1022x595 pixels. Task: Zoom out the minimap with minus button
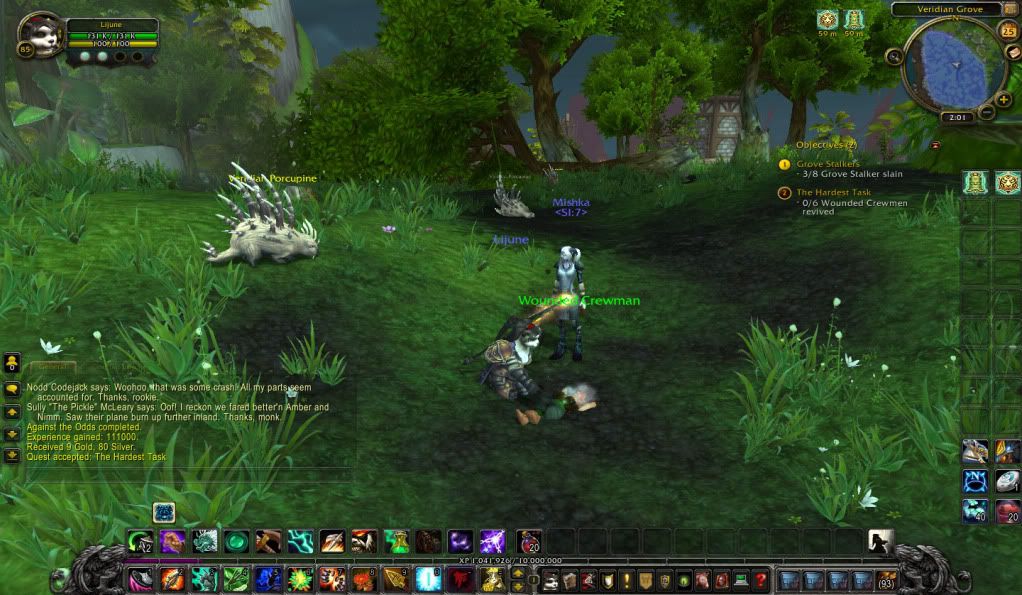pos(987,111)
